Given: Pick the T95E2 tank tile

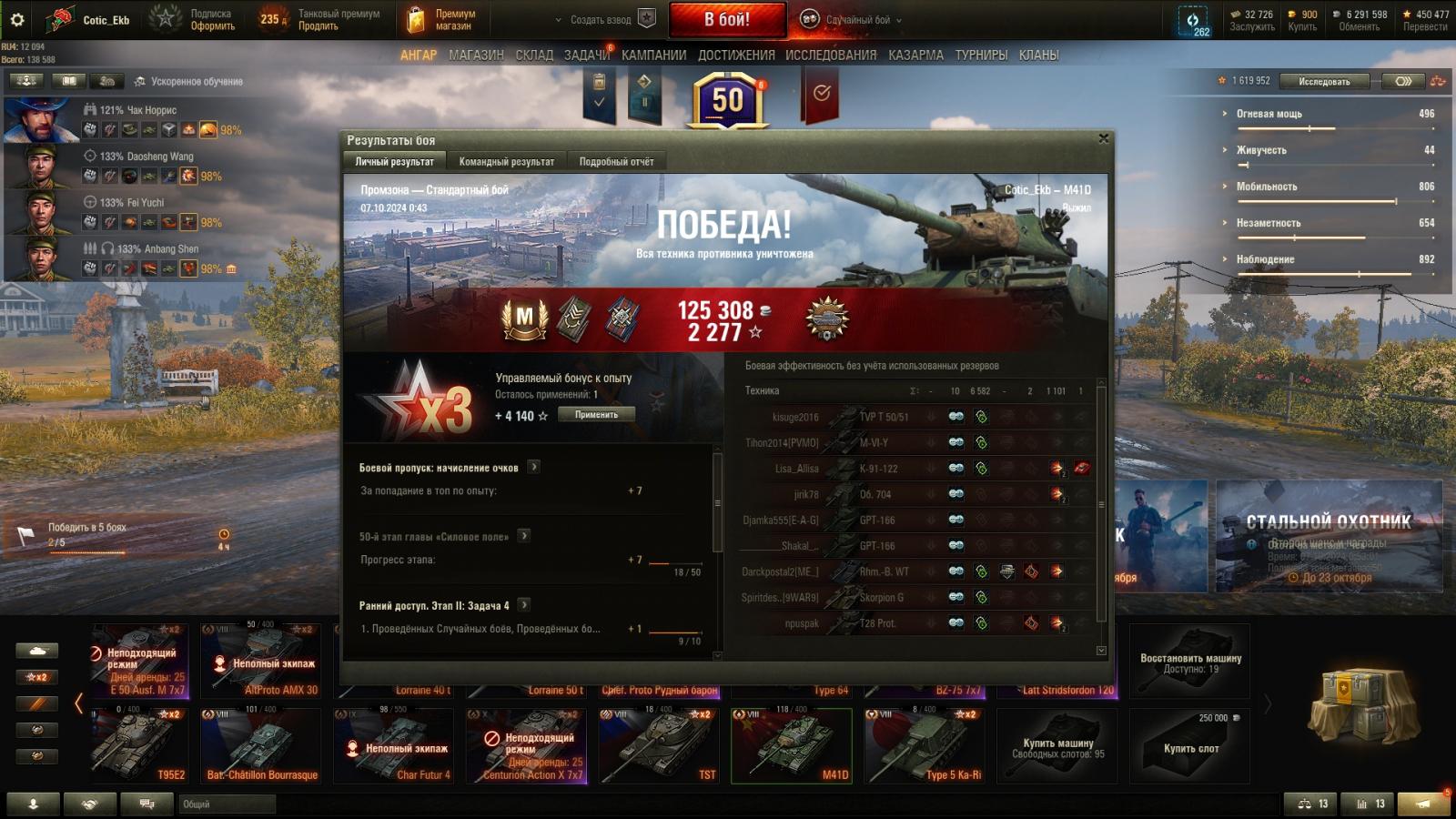Looking at the screenshot, I should [140, 746].
